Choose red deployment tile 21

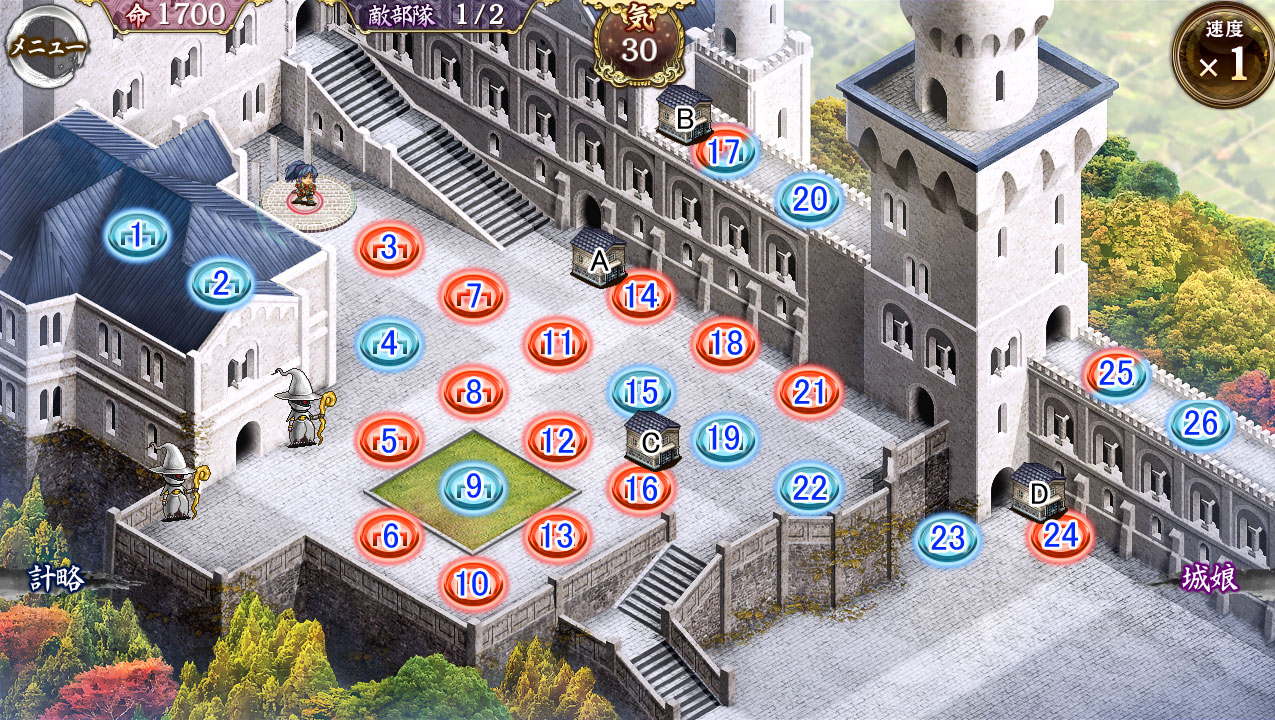(809, 393)
